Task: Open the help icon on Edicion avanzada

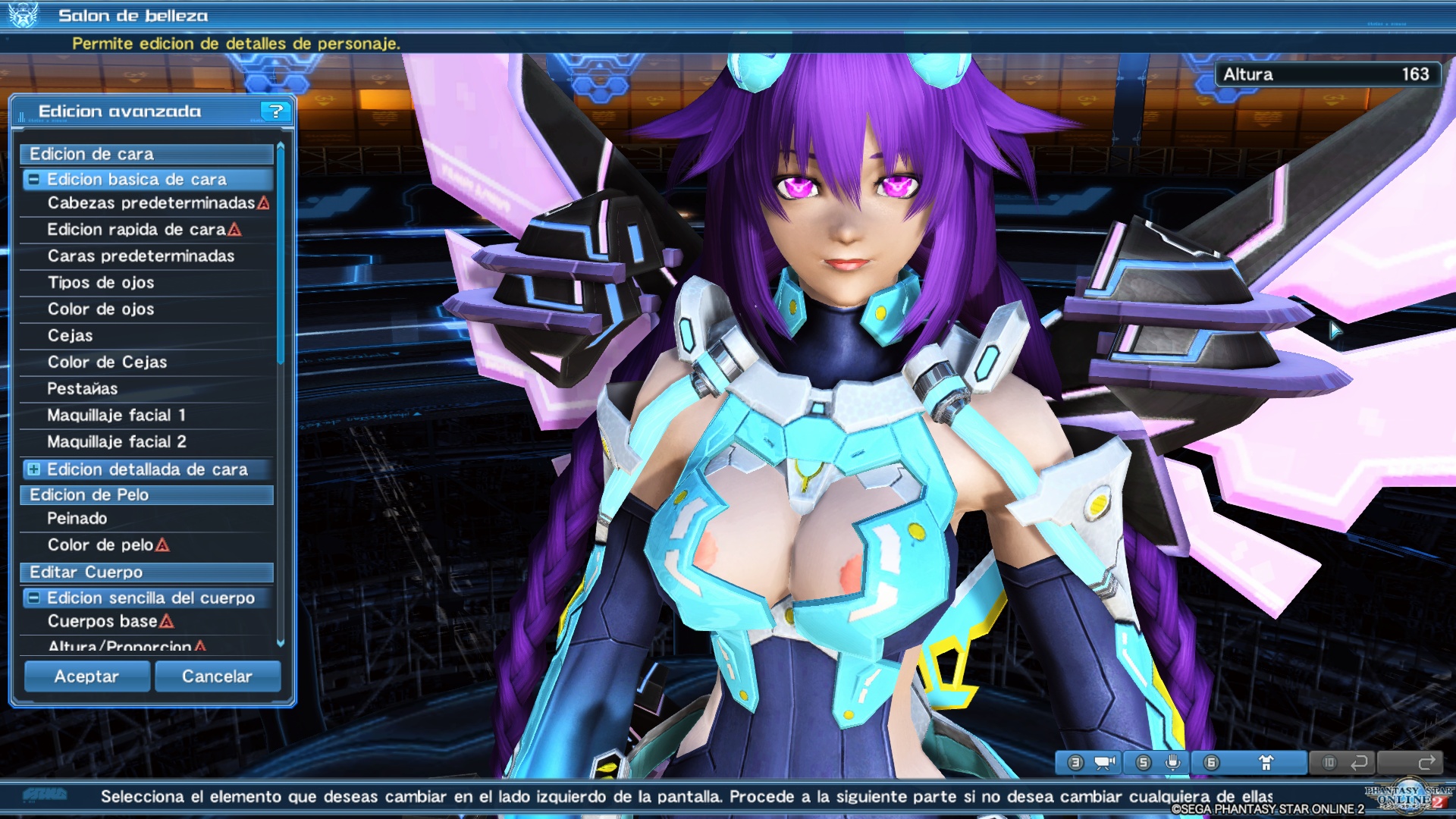Action: click(276, 111)
